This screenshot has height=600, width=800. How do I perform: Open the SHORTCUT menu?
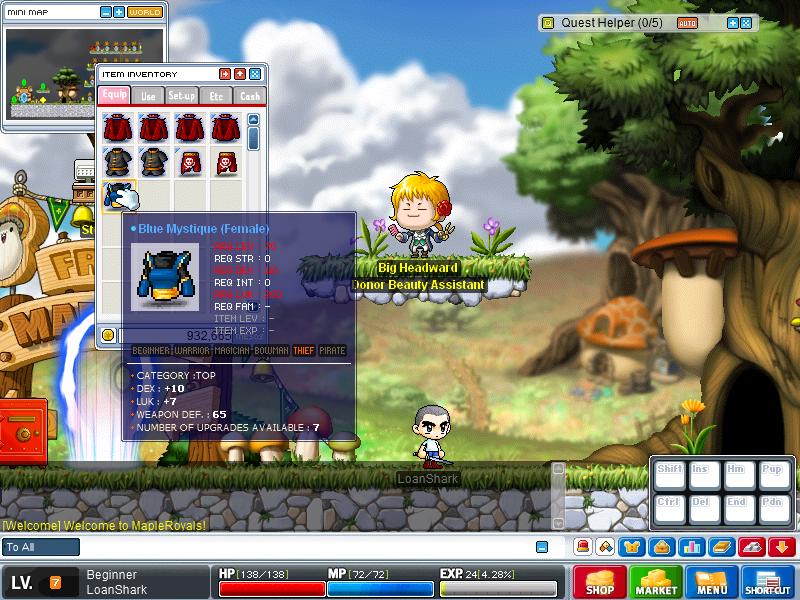(x=768, y=582)
